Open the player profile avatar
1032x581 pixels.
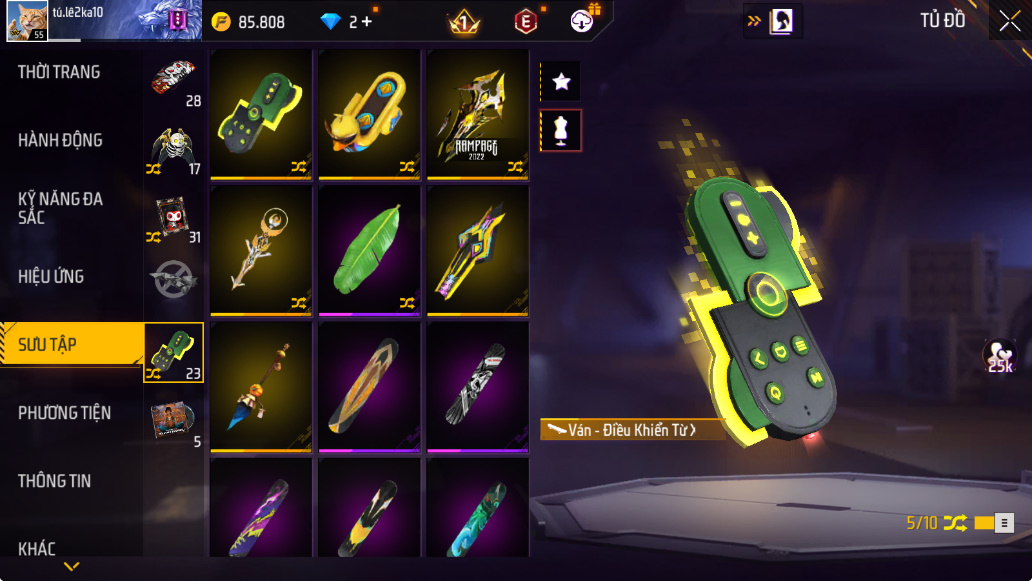[26, 21]
